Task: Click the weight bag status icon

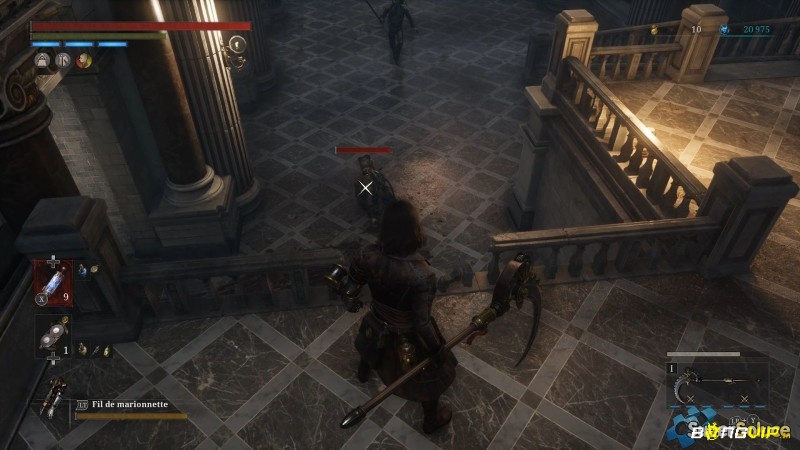Action: coord(44,60)
